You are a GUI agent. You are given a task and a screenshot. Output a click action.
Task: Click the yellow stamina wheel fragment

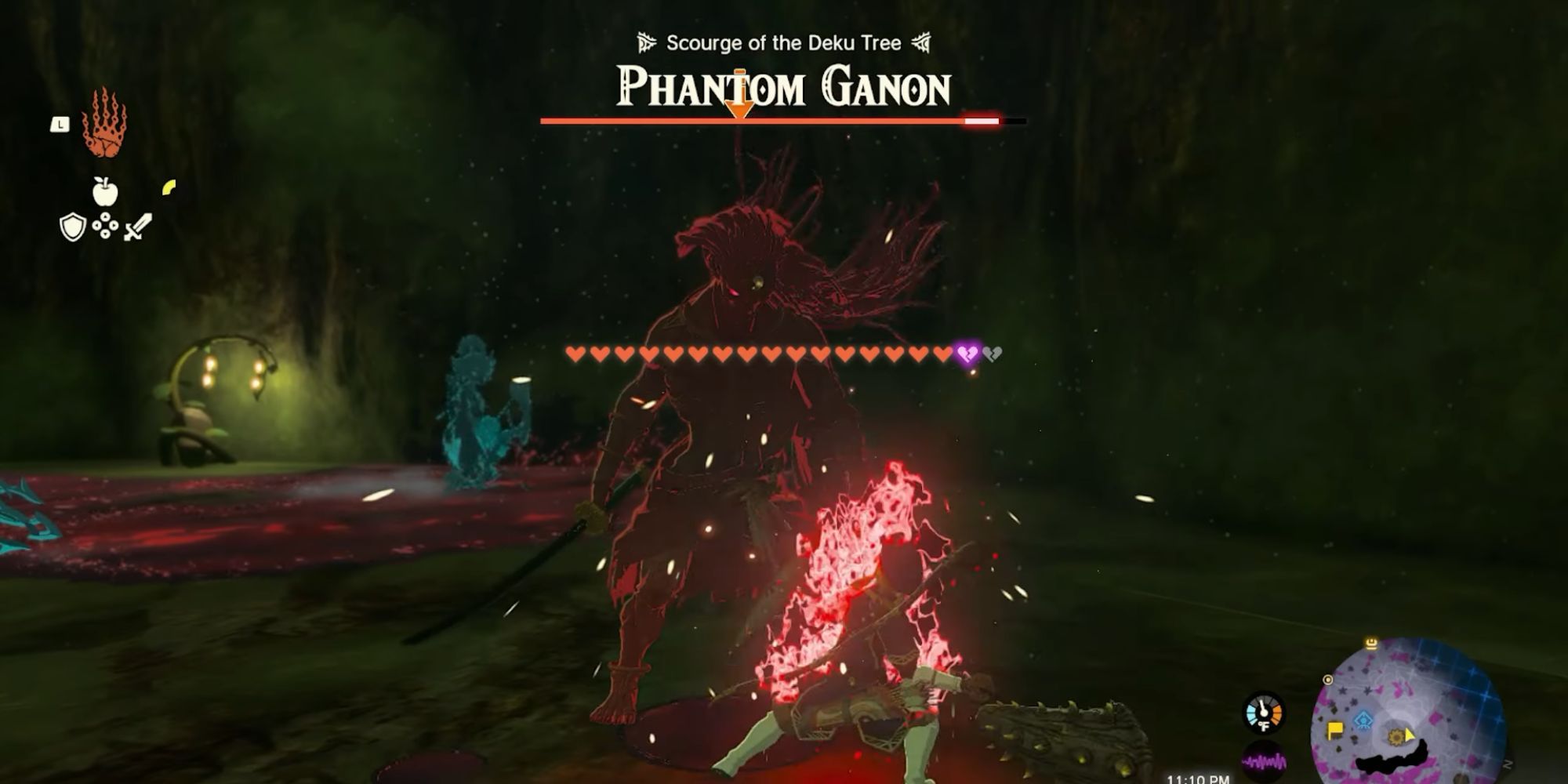pyautogui.click(x=168, y=188)
